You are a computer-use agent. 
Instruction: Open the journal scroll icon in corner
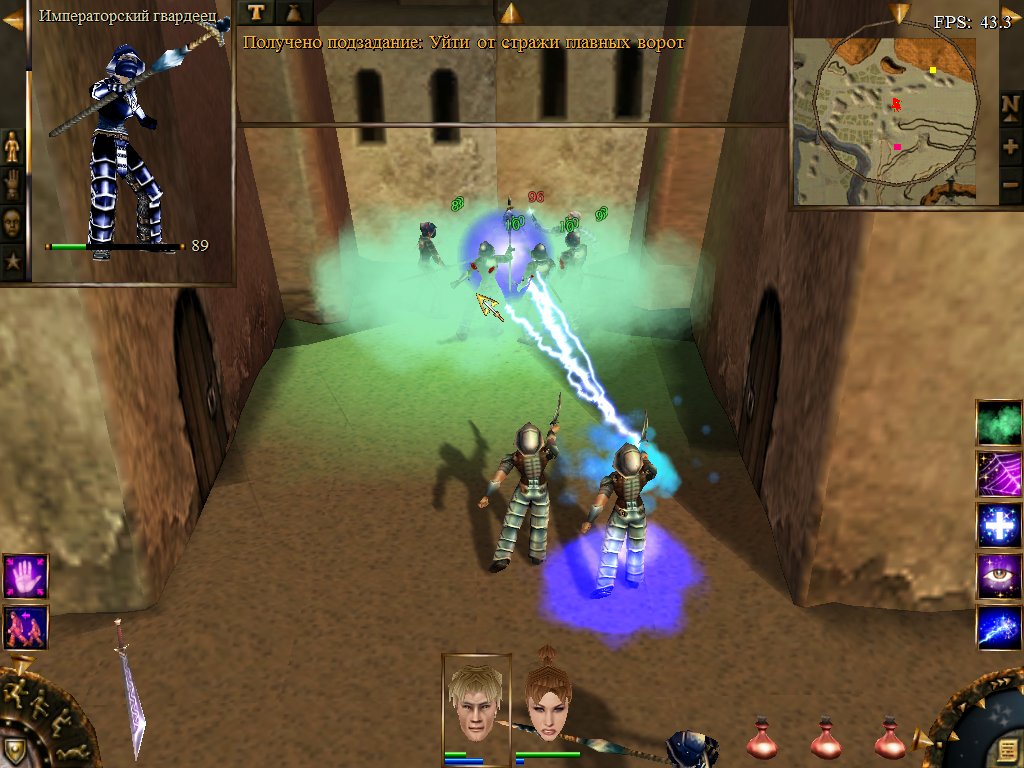coord(1003,747)
